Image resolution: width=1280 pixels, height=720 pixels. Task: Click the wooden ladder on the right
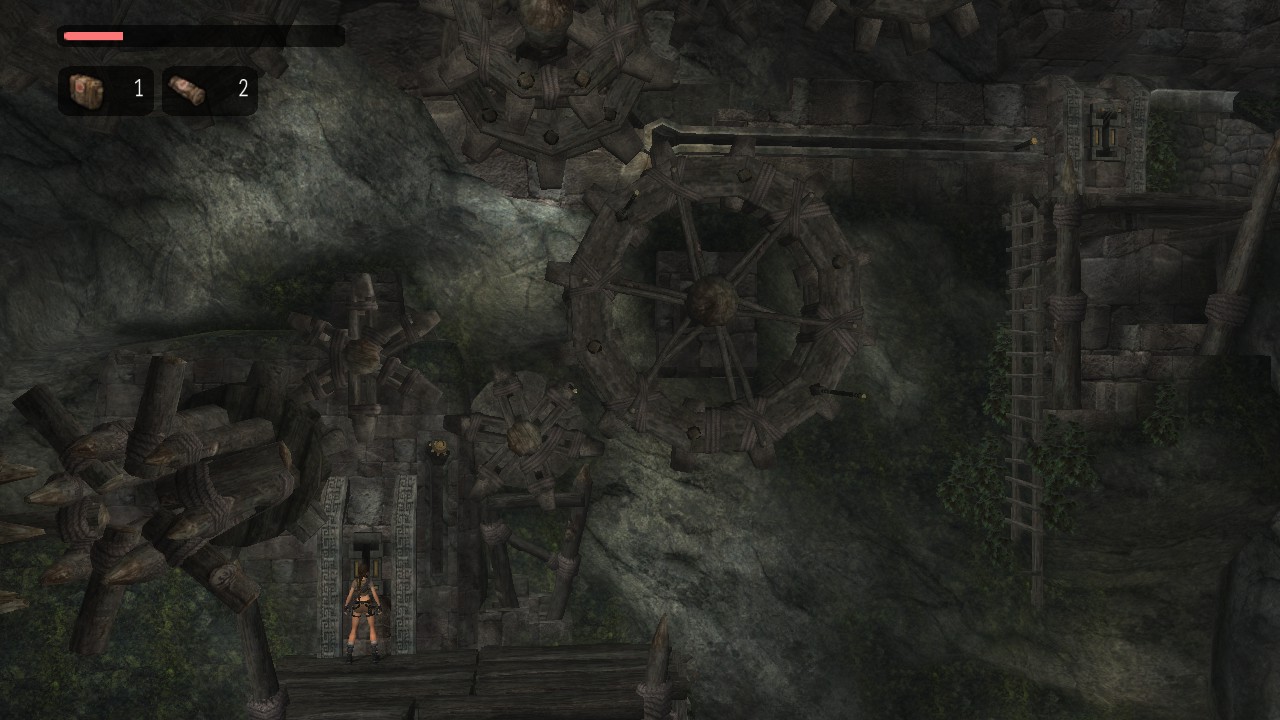coord(1025,330)
